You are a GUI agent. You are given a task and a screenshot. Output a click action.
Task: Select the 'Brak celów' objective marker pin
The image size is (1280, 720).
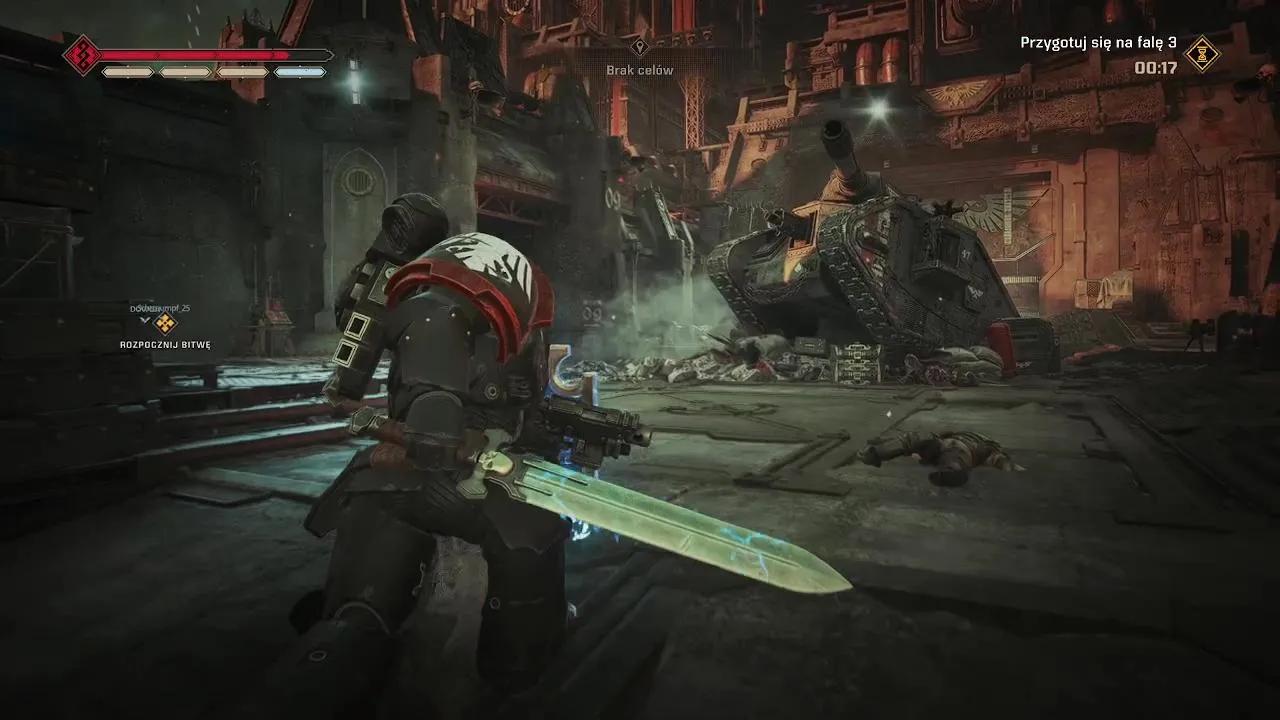(641, 46)
